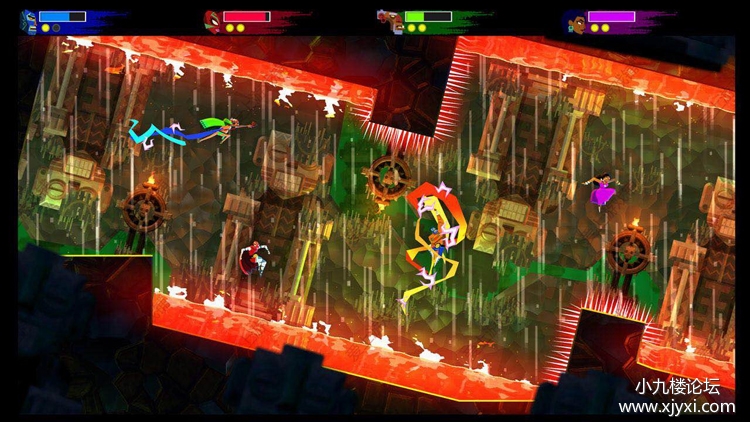Viewport: 750px width, 422px height.
Task: Click the blue-masked luchador player portrait
Action: pos(28,17)
